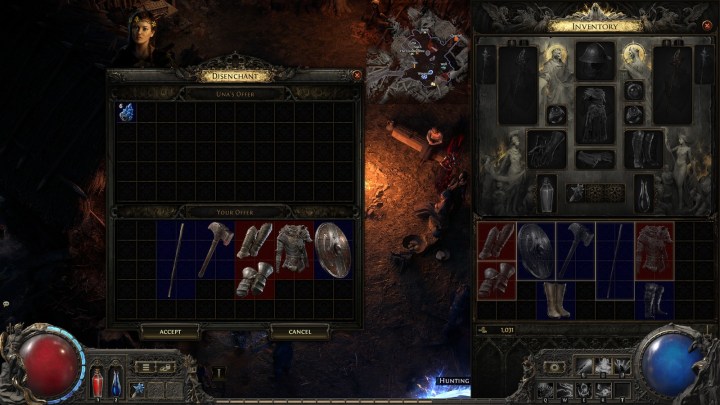Select the blue shard in Una's Offer
The width and height of the screenshot is (720, 405).
(x=126, y=112)
